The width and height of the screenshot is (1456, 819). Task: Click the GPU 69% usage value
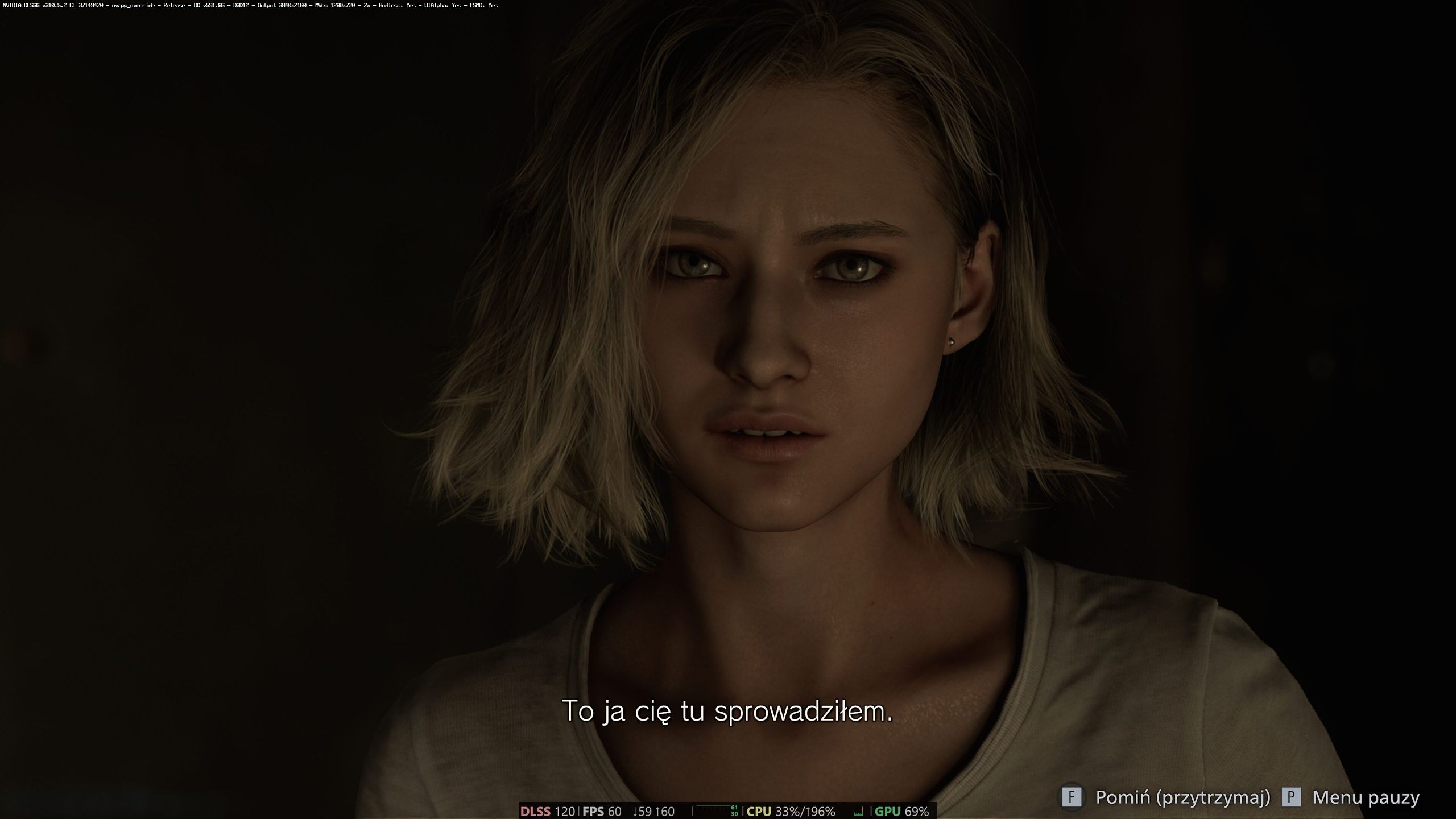click(919, 812)
